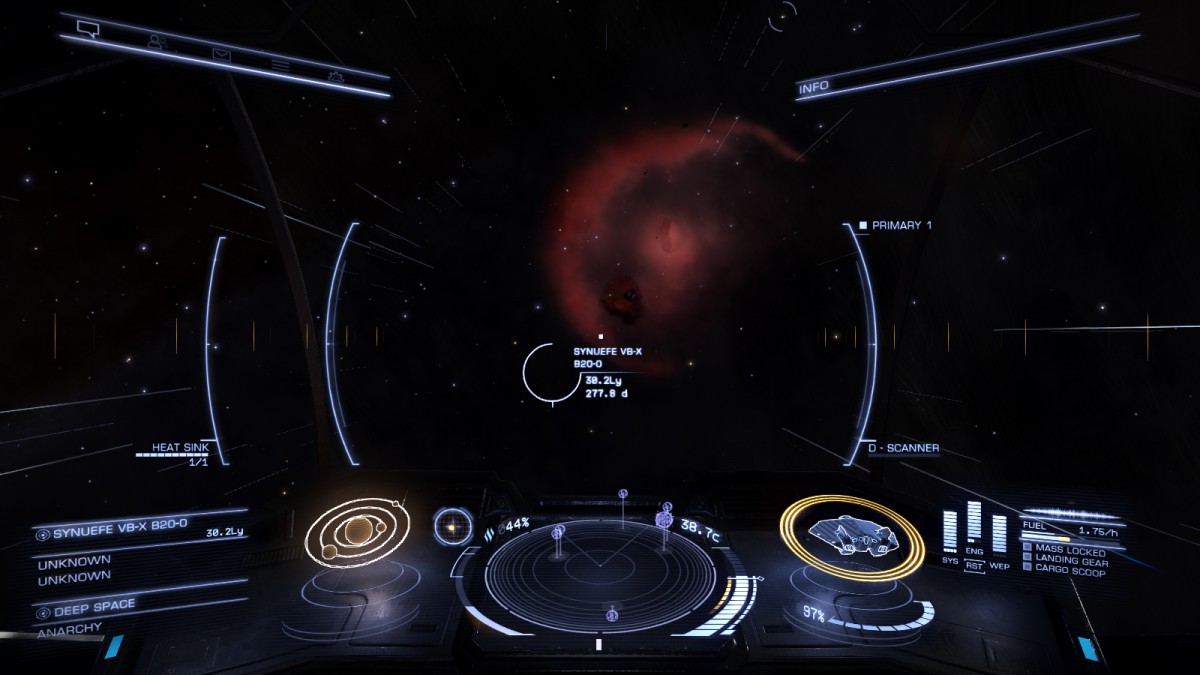Open the chat speech-bubble tab

point(87,28)
